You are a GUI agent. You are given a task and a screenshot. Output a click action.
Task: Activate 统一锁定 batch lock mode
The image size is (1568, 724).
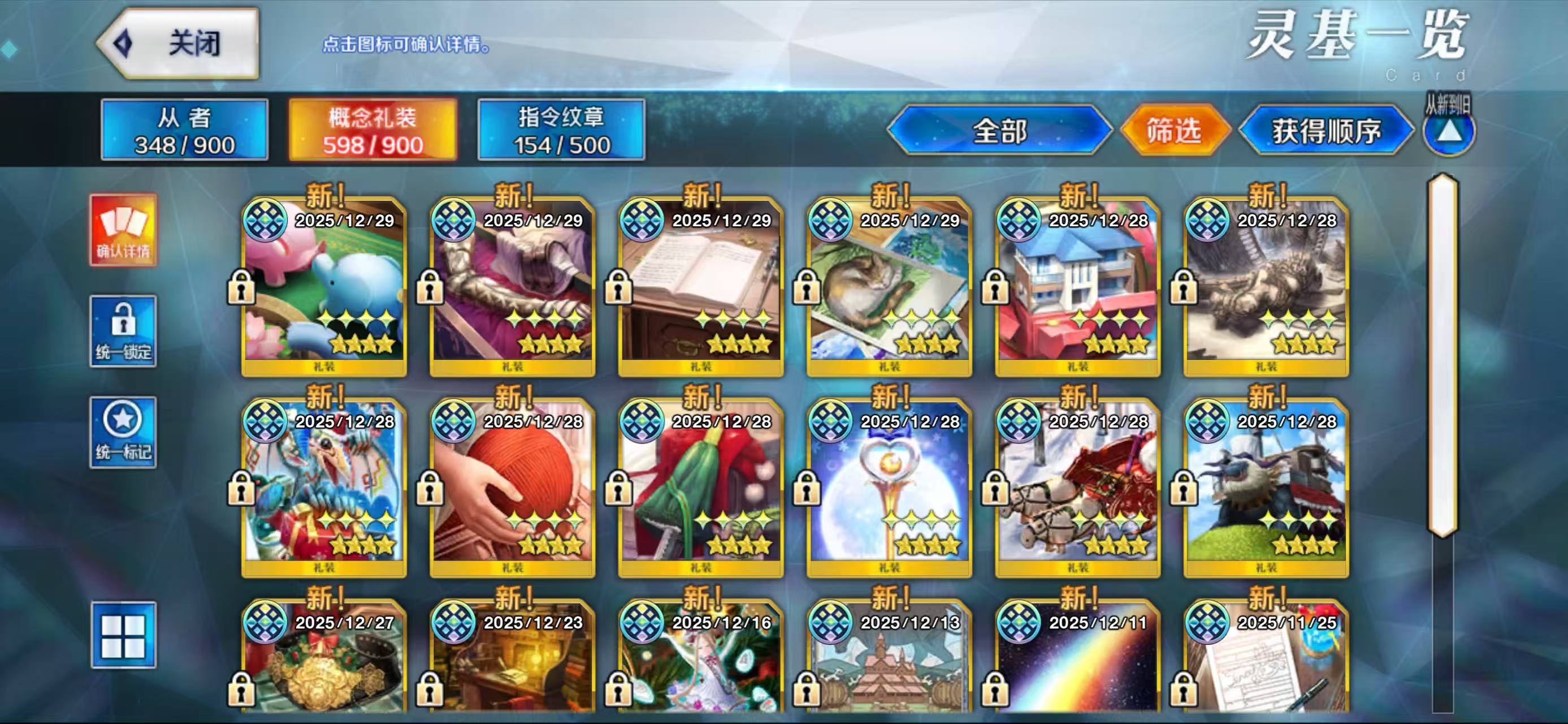124,331
